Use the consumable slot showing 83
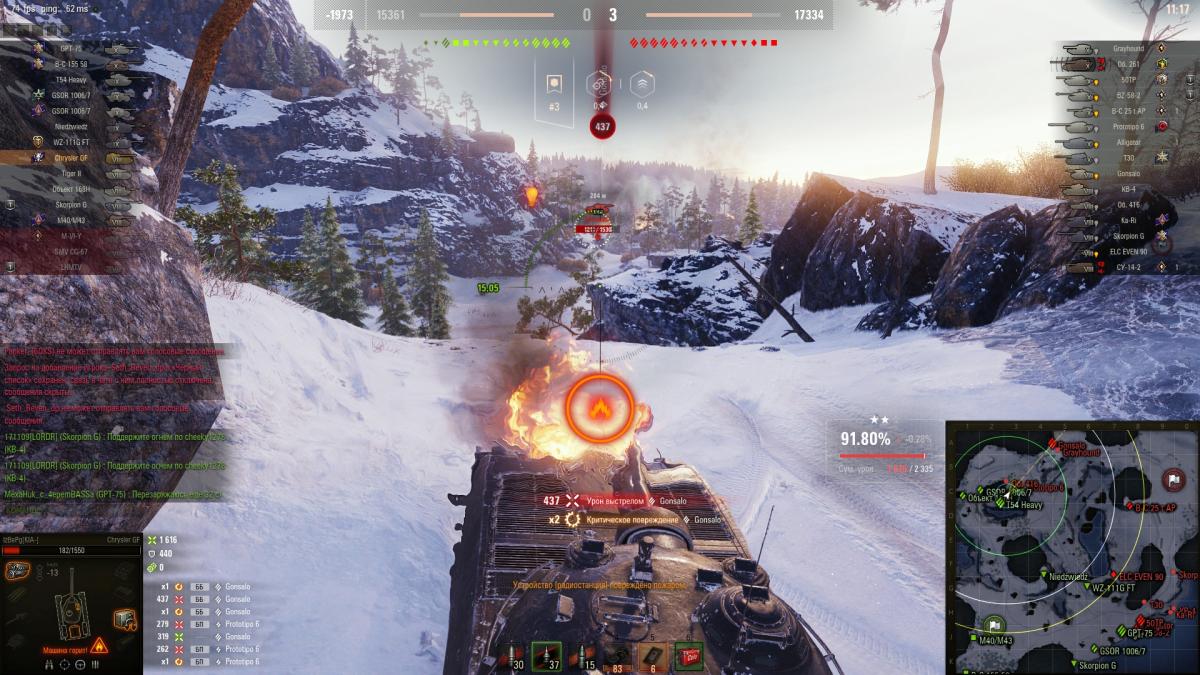Viewport: 1200px width, 675px height. pyautogui.click(x=618, y=655)
